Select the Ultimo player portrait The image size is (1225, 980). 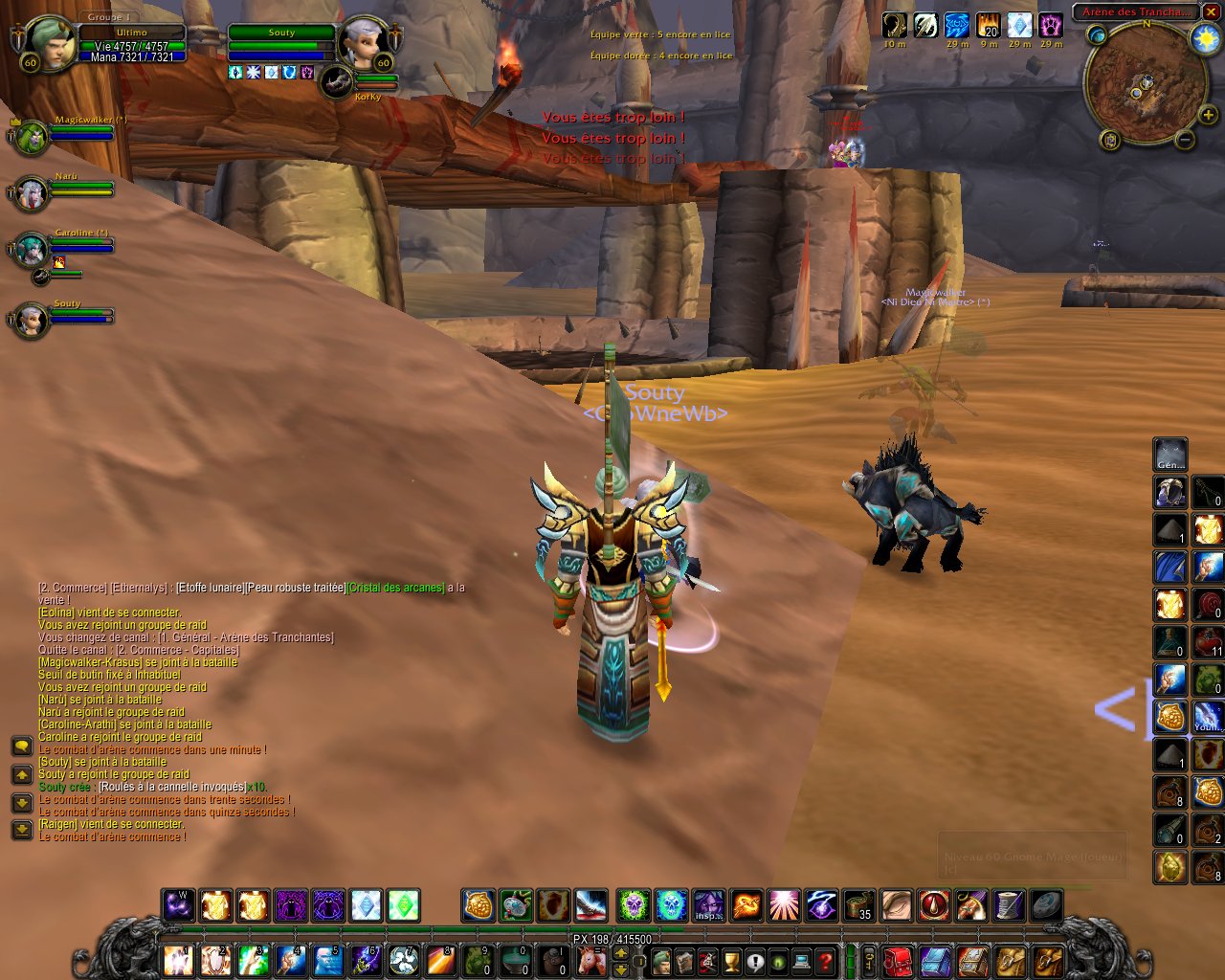click(48, 42)
